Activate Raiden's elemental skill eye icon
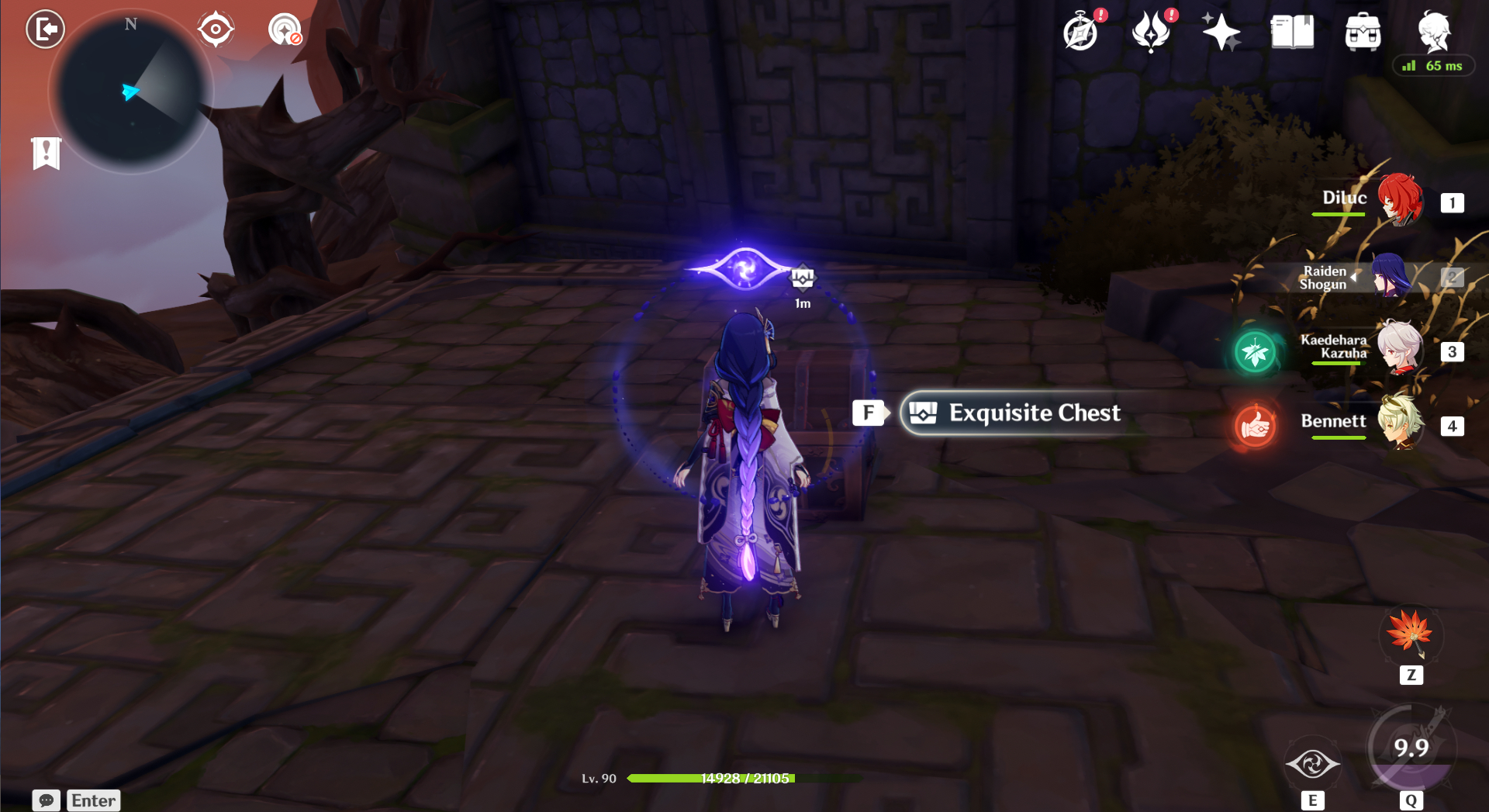The height and width of the screenshot is (812, 1489). [x=1312, y=764]
